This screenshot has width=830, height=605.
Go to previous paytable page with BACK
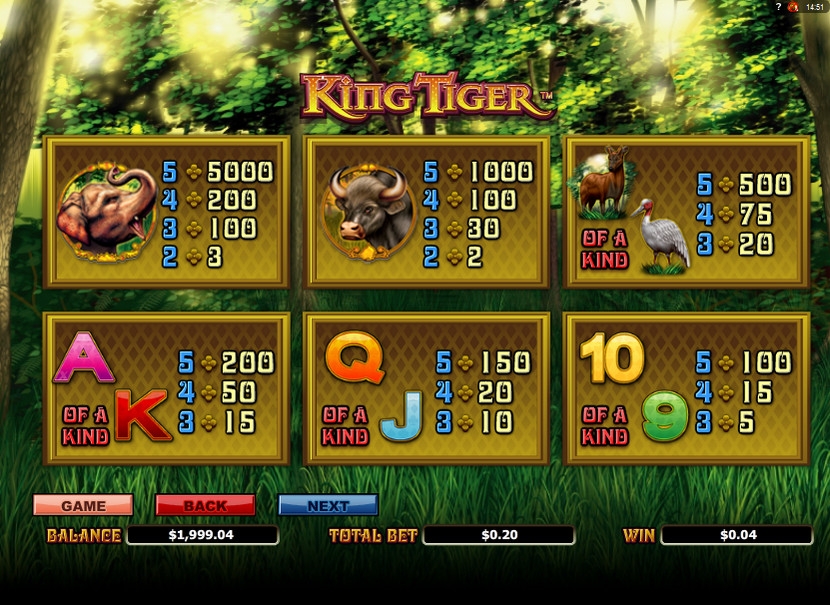click(205, 505)
